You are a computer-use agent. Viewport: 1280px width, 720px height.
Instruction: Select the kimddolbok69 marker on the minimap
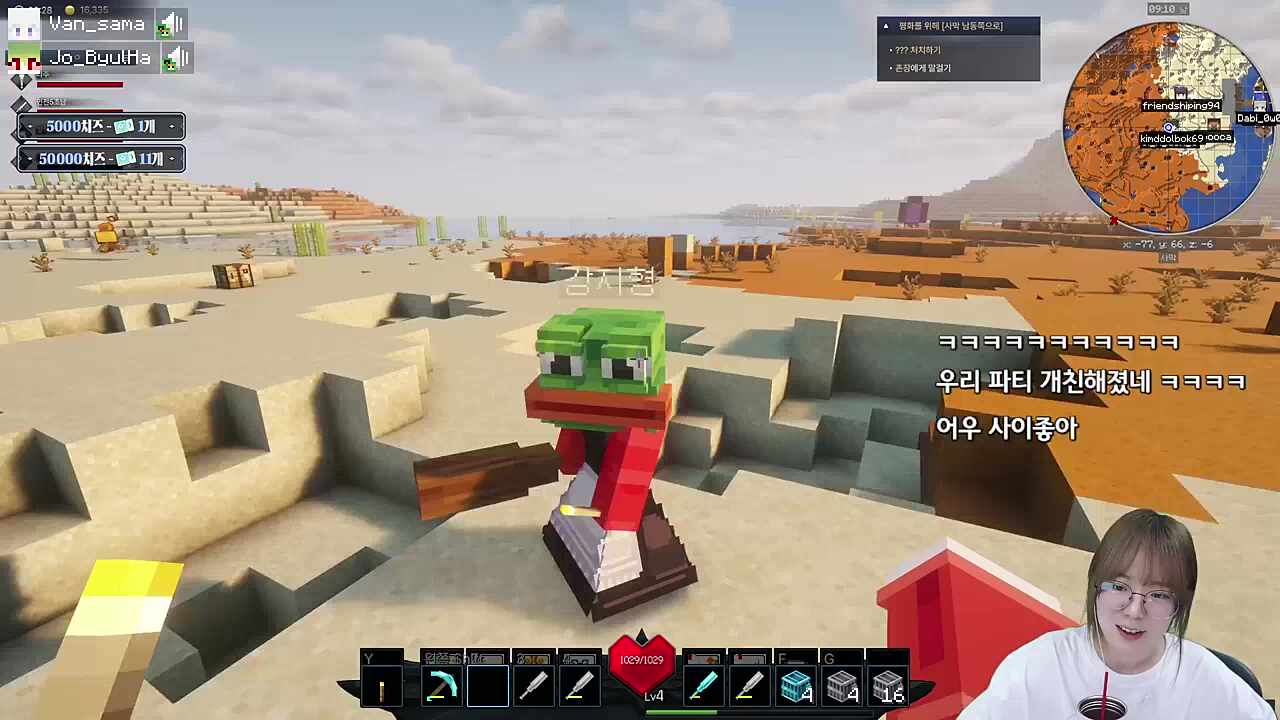[1170, 138]
